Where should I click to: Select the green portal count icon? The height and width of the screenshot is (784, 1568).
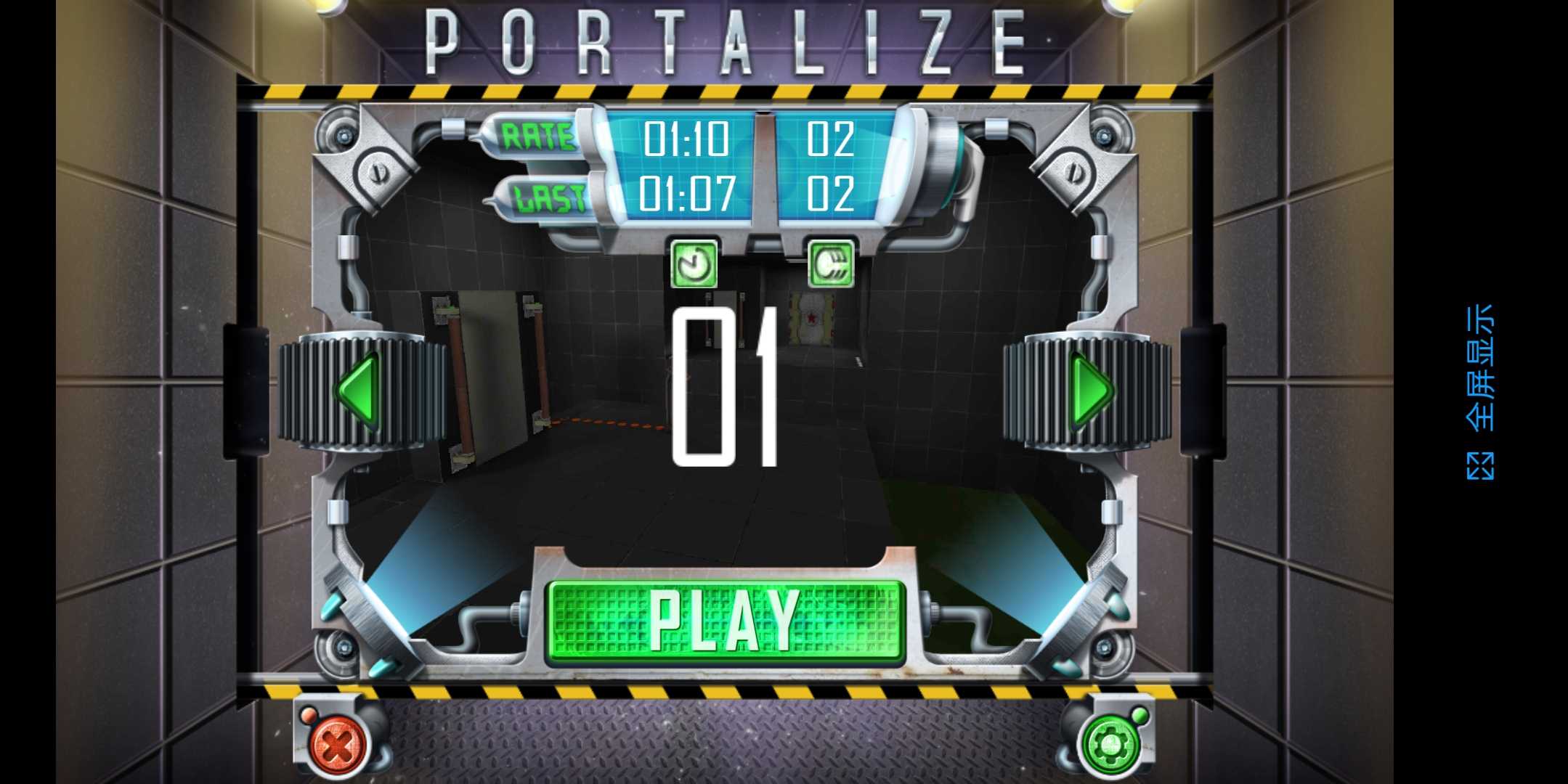[x=831, y=264]
